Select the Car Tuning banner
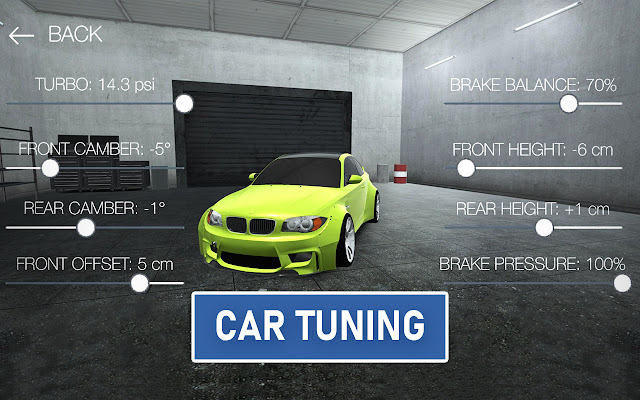This screenshot has height=400, width=640. [x=319, y=327]
